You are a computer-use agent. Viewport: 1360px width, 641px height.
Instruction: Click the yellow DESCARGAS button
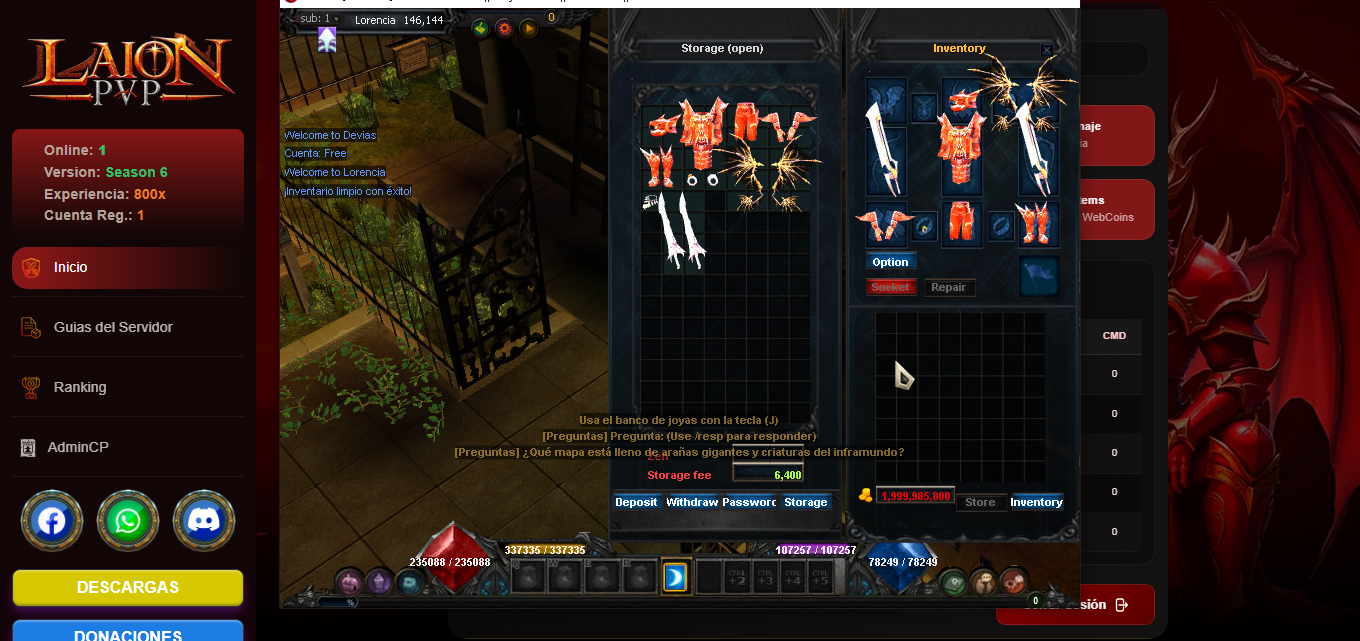(x=128, y=588)
